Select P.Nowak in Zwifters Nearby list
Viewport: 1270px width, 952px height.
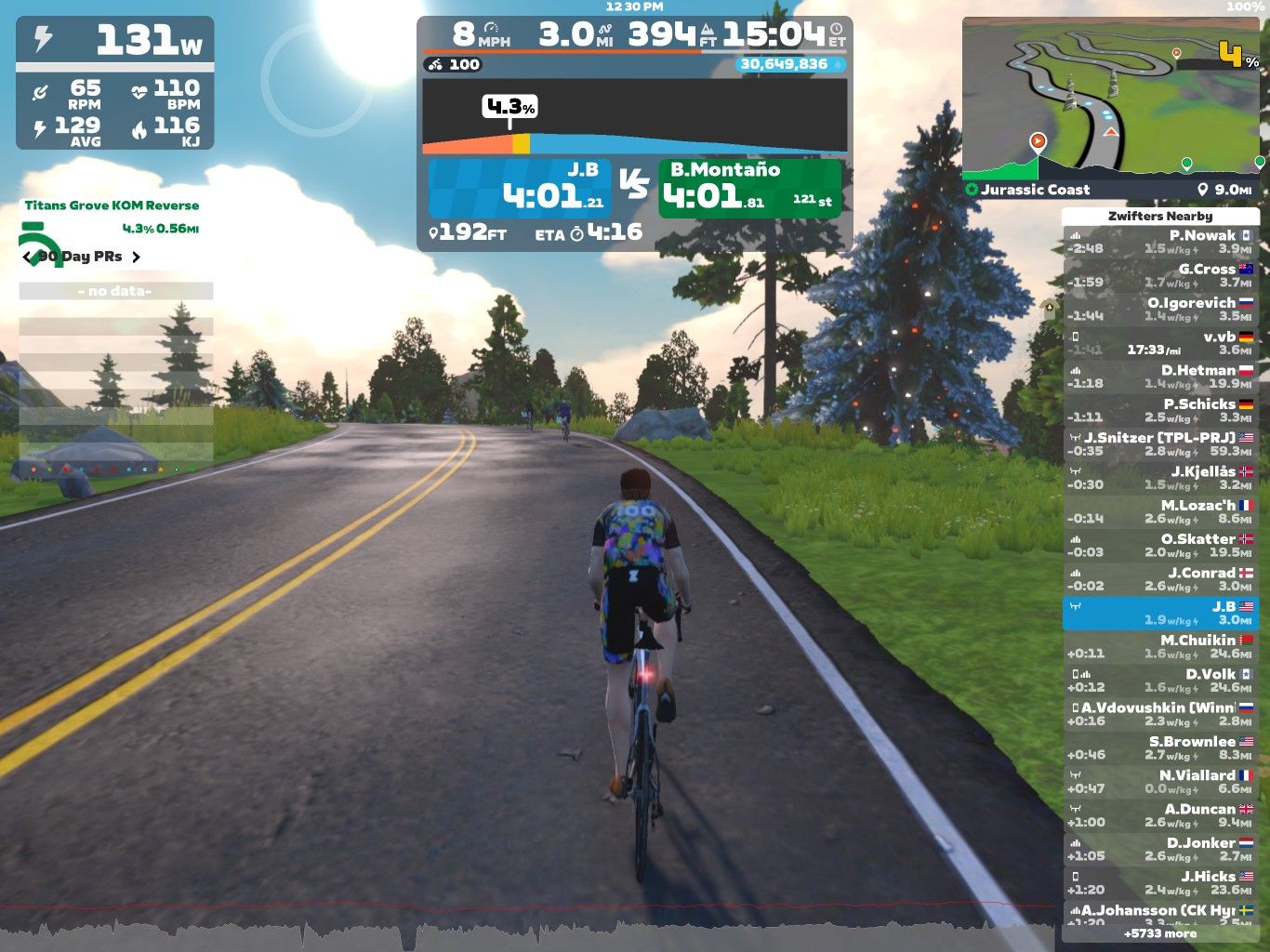[1160, 243]
